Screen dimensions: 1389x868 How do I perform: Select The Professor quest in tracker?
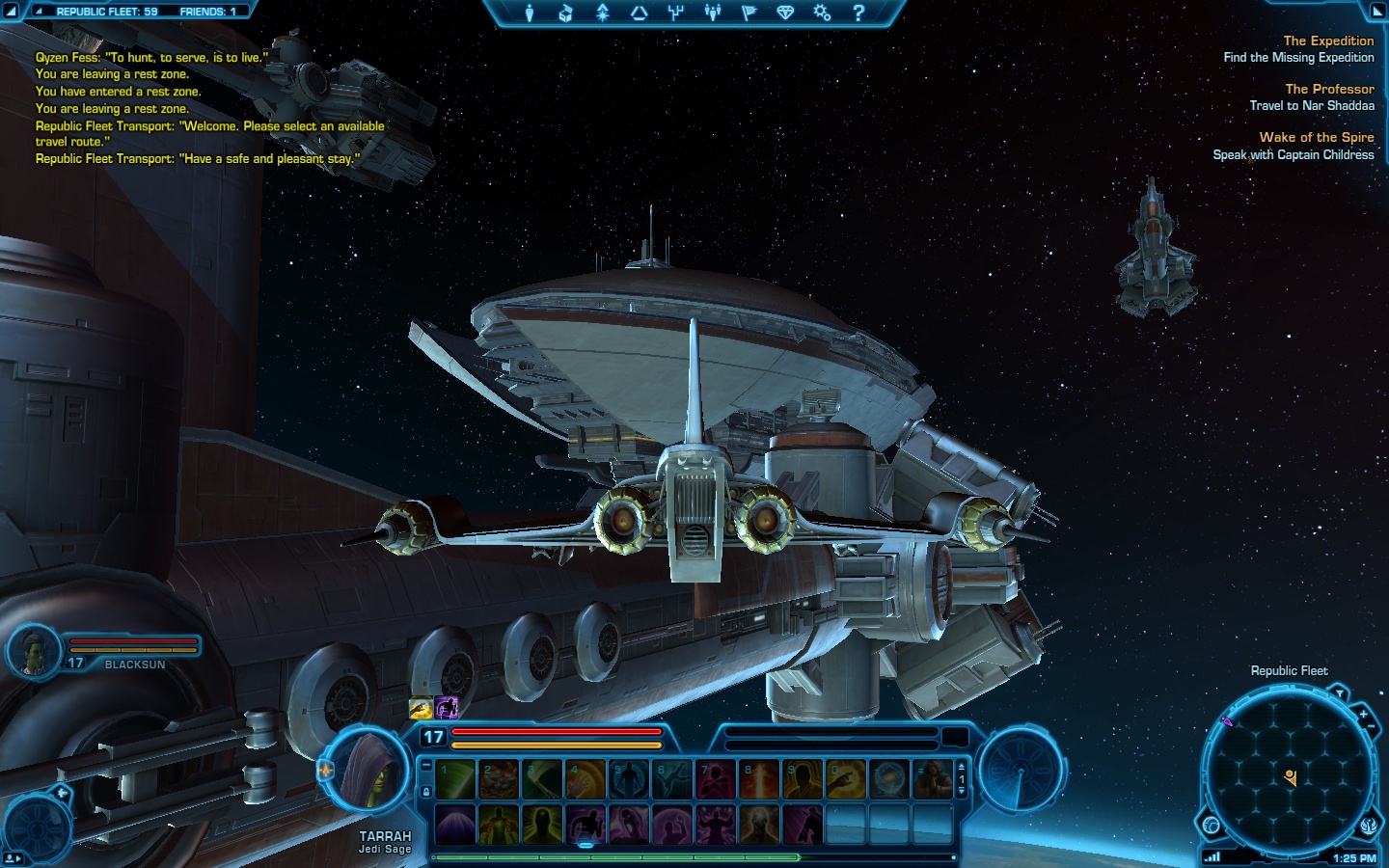click(1328, 89)
